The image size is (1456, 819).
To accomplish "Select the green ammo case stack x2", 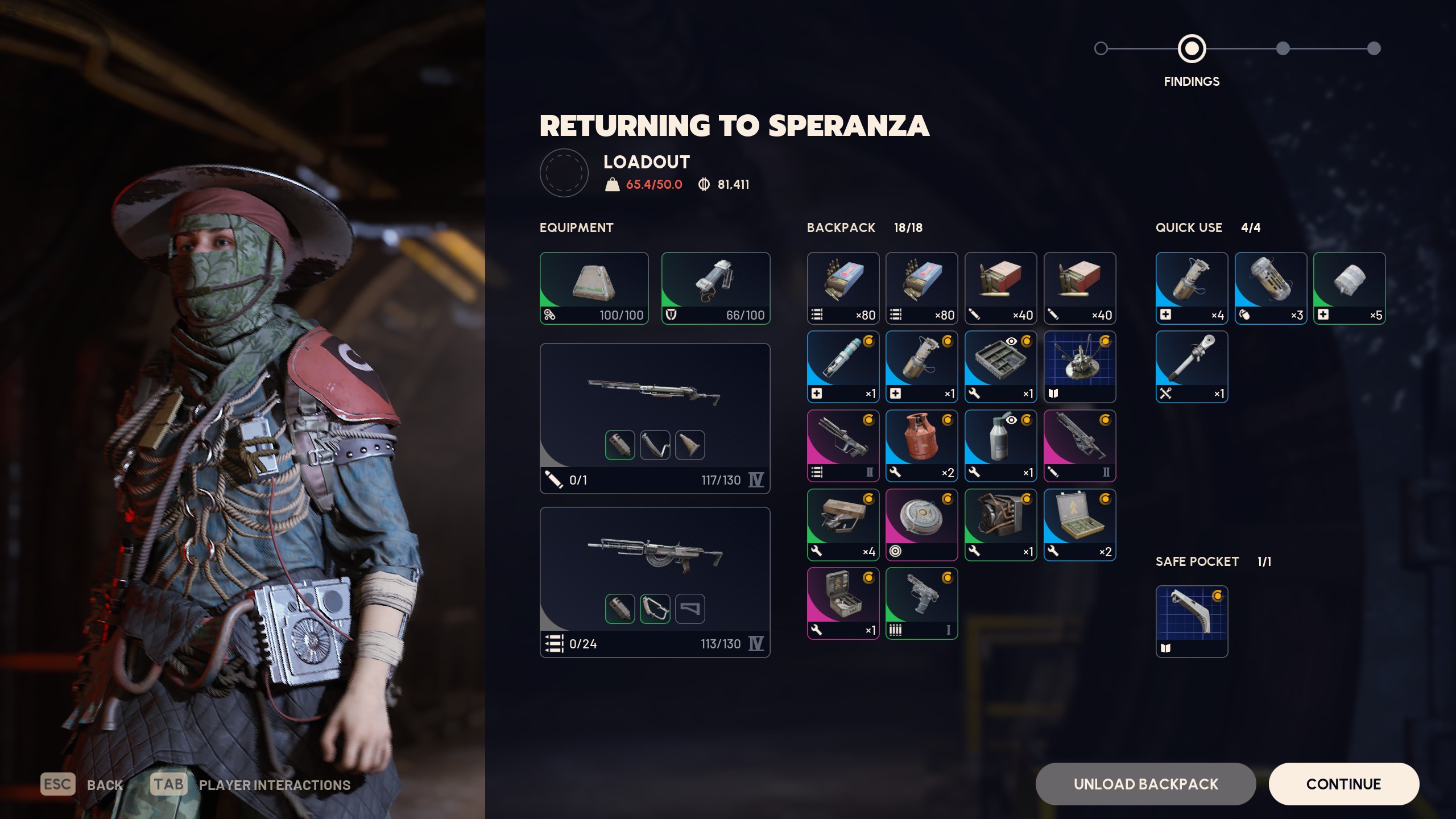I will pos(1079,524).
